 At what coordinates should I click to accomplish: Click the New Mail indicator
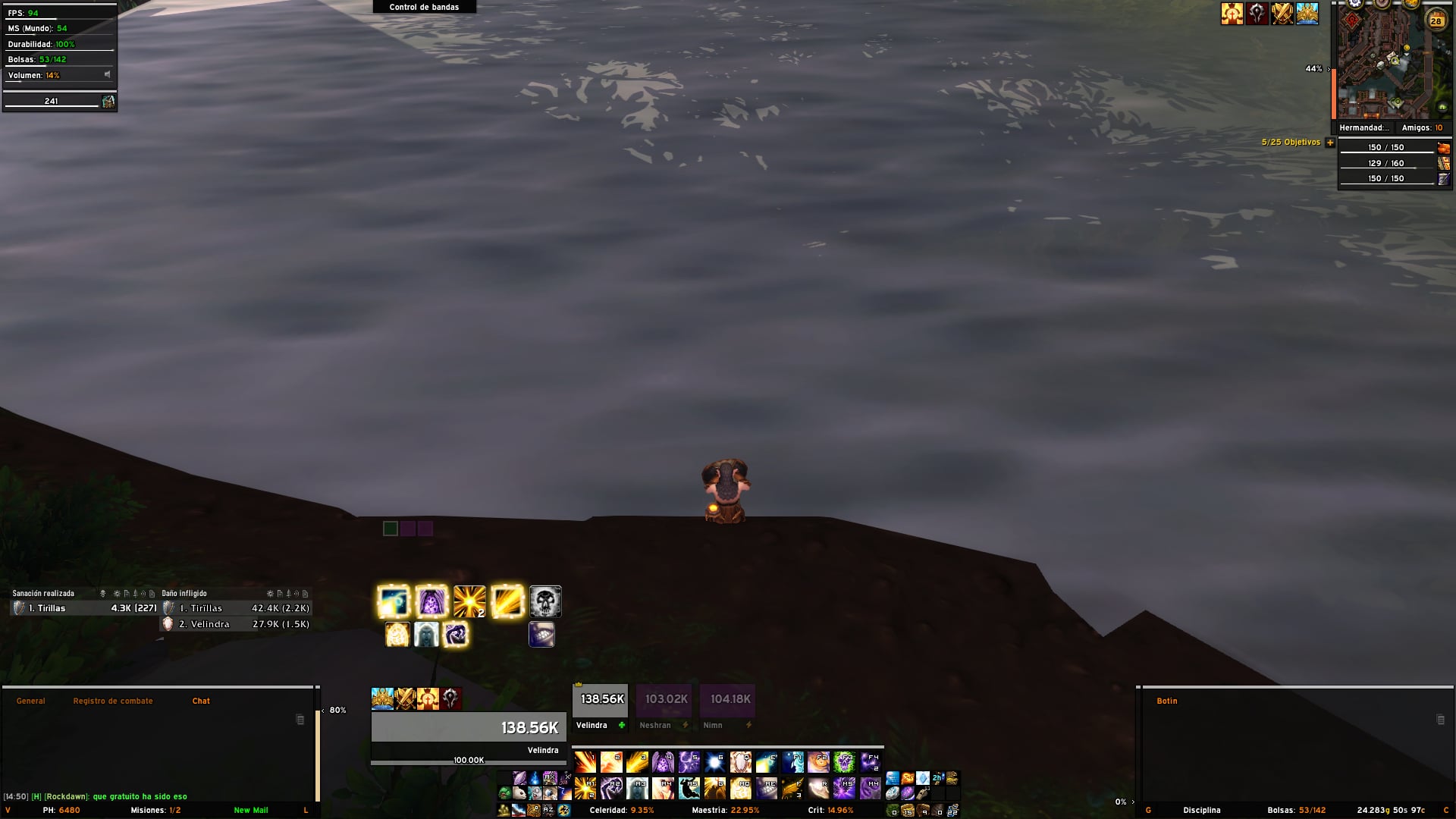coord(251,810)
